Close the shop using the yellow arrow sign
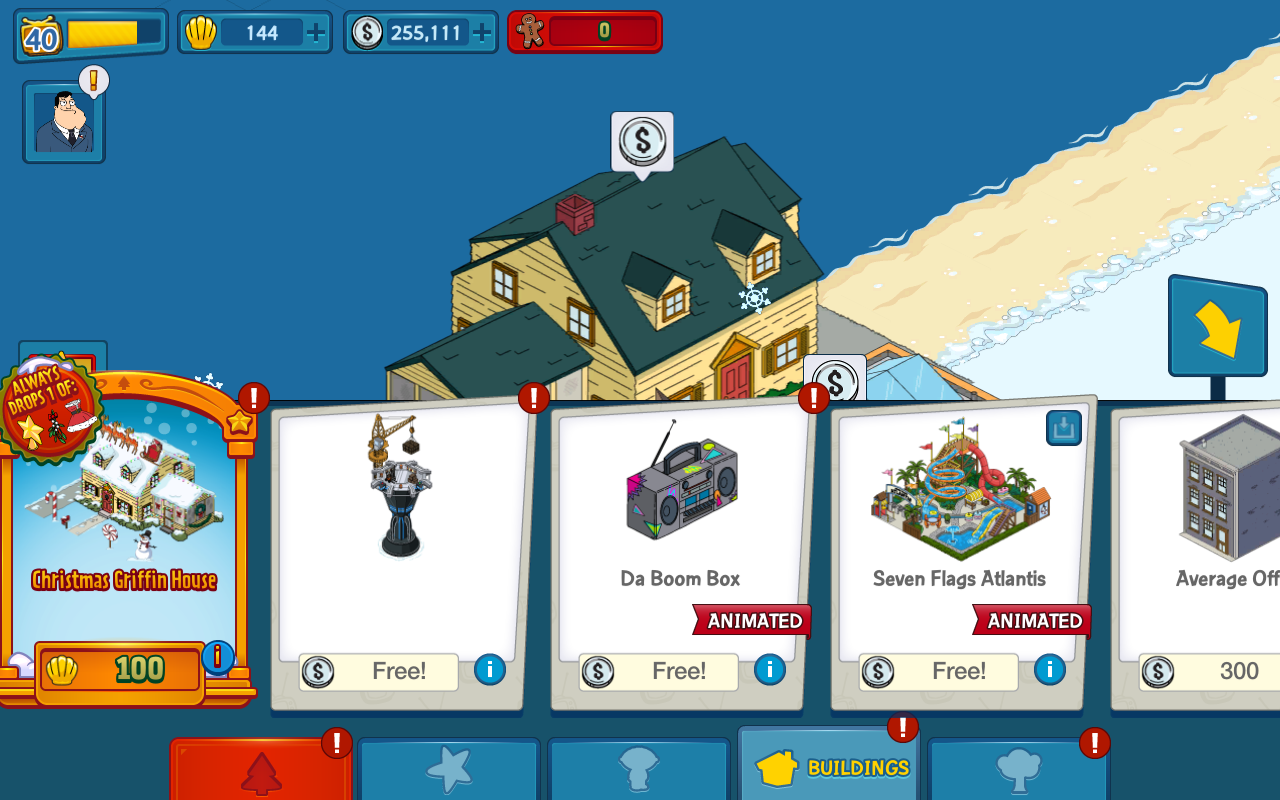The image size is (1280, 800). pos(1217,327)
